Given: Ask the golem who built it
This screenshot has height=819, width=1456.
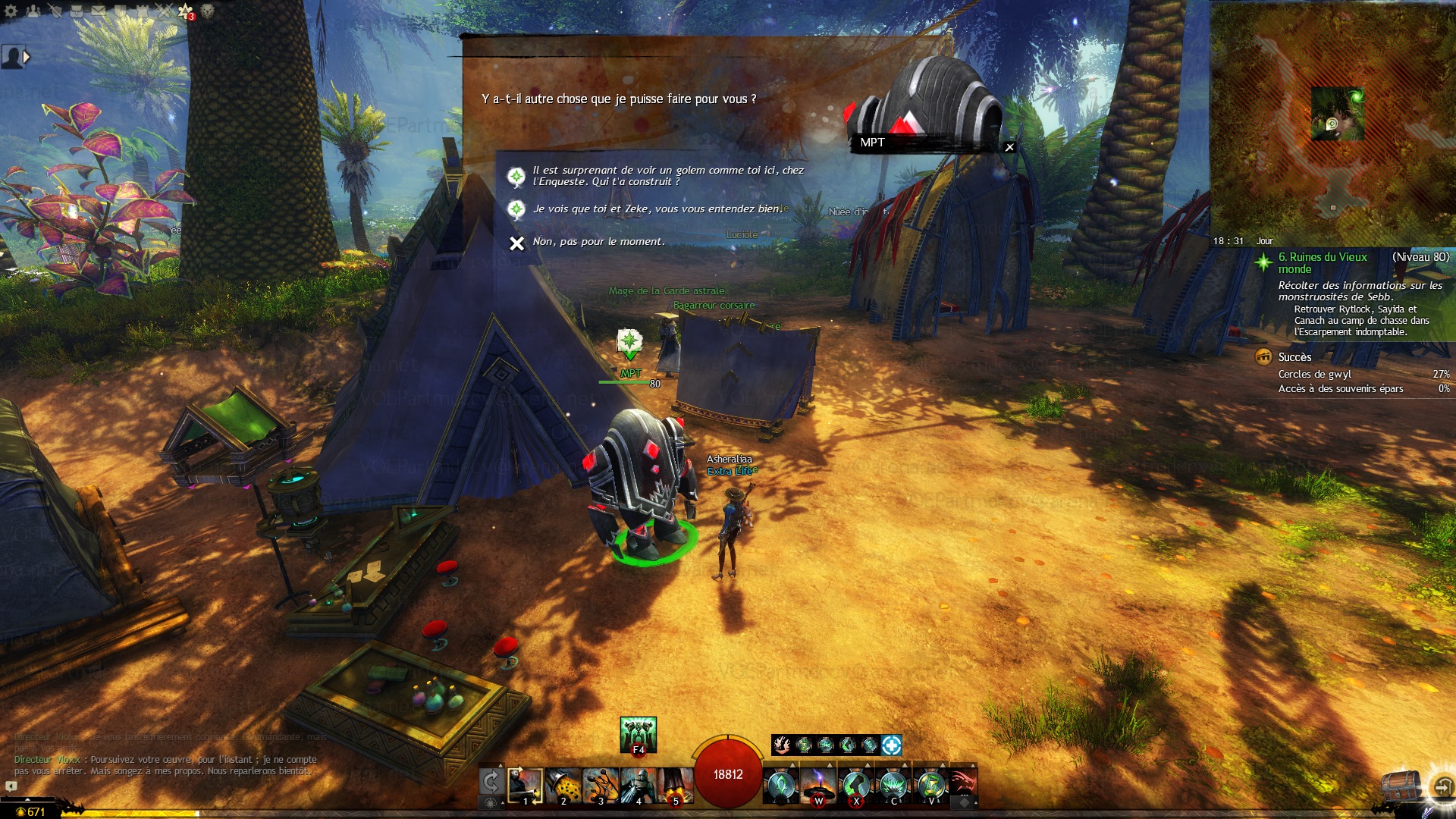Looking at the screenshot, I should (667, 176).
